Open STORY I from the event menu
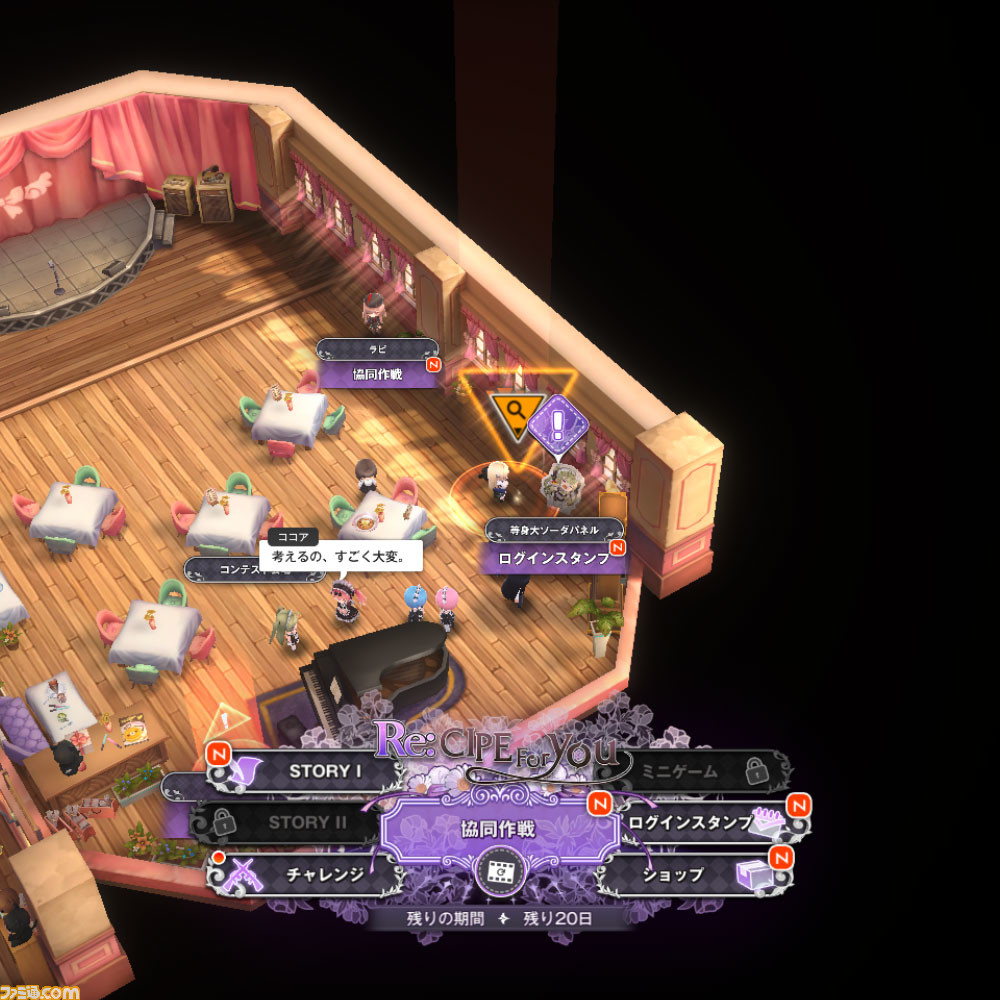 [x=312, y=771]
